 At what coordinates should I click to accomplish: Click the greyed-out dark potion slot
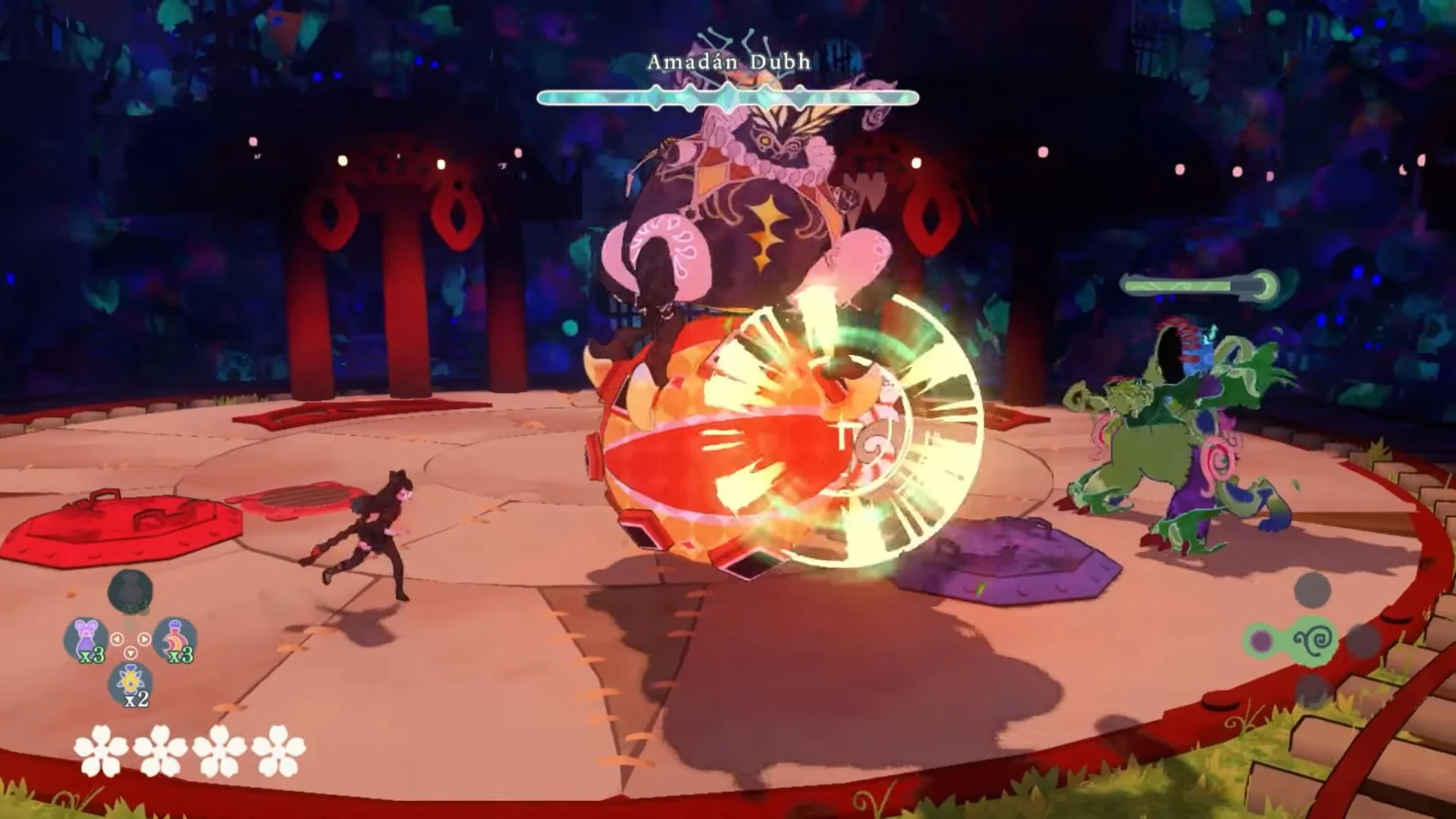click(x=130, y=591)
